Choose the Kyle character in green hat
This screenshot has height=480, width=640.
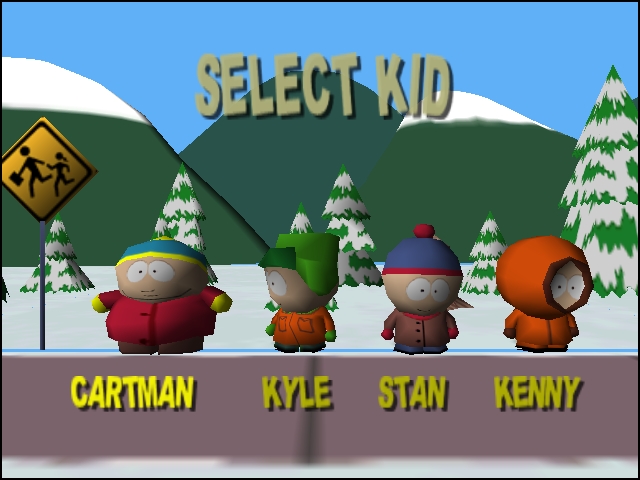coord(299,295)
